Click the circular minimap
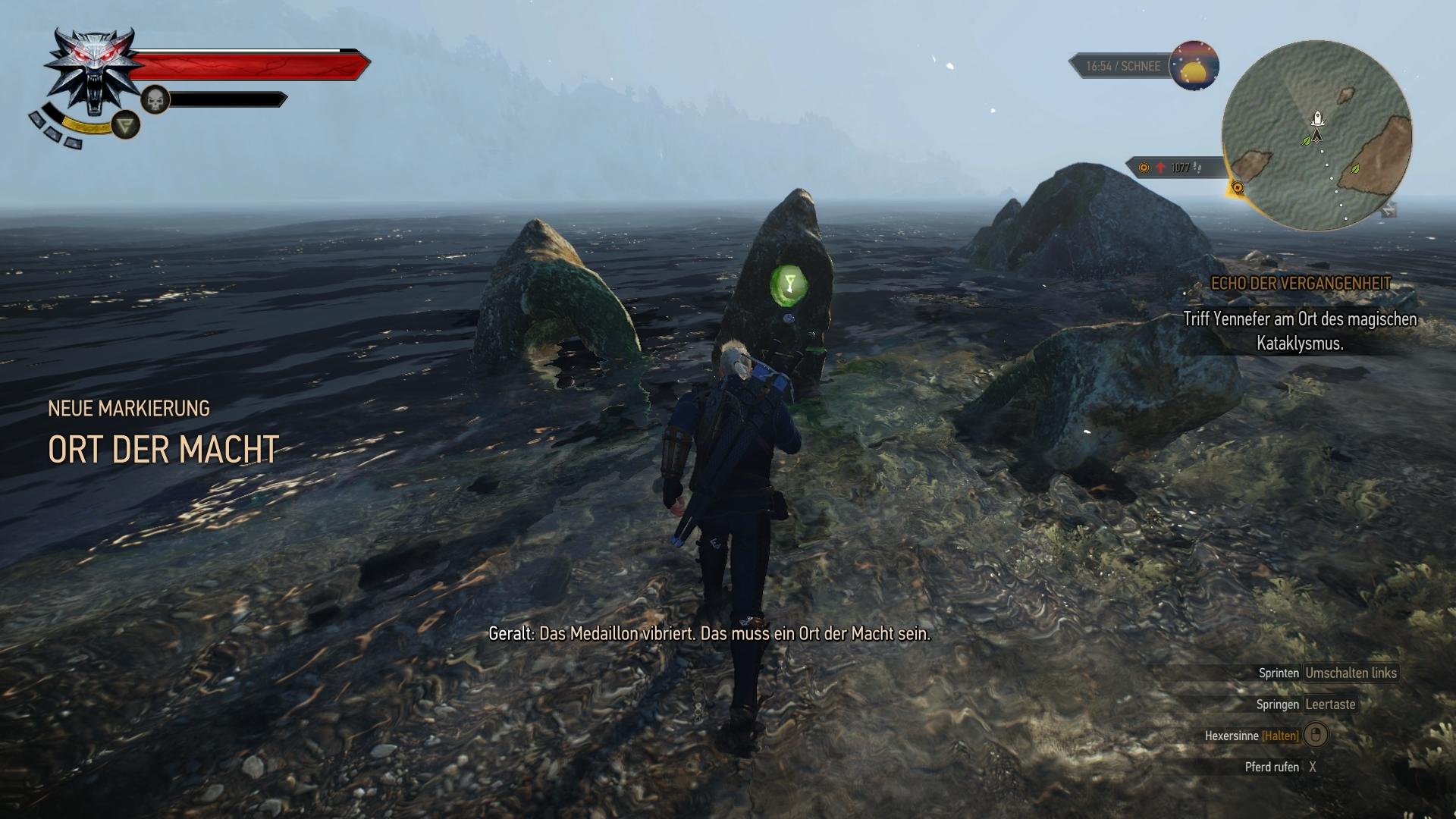This screenshot has height=819, width=1456. tap(1316, 136)
